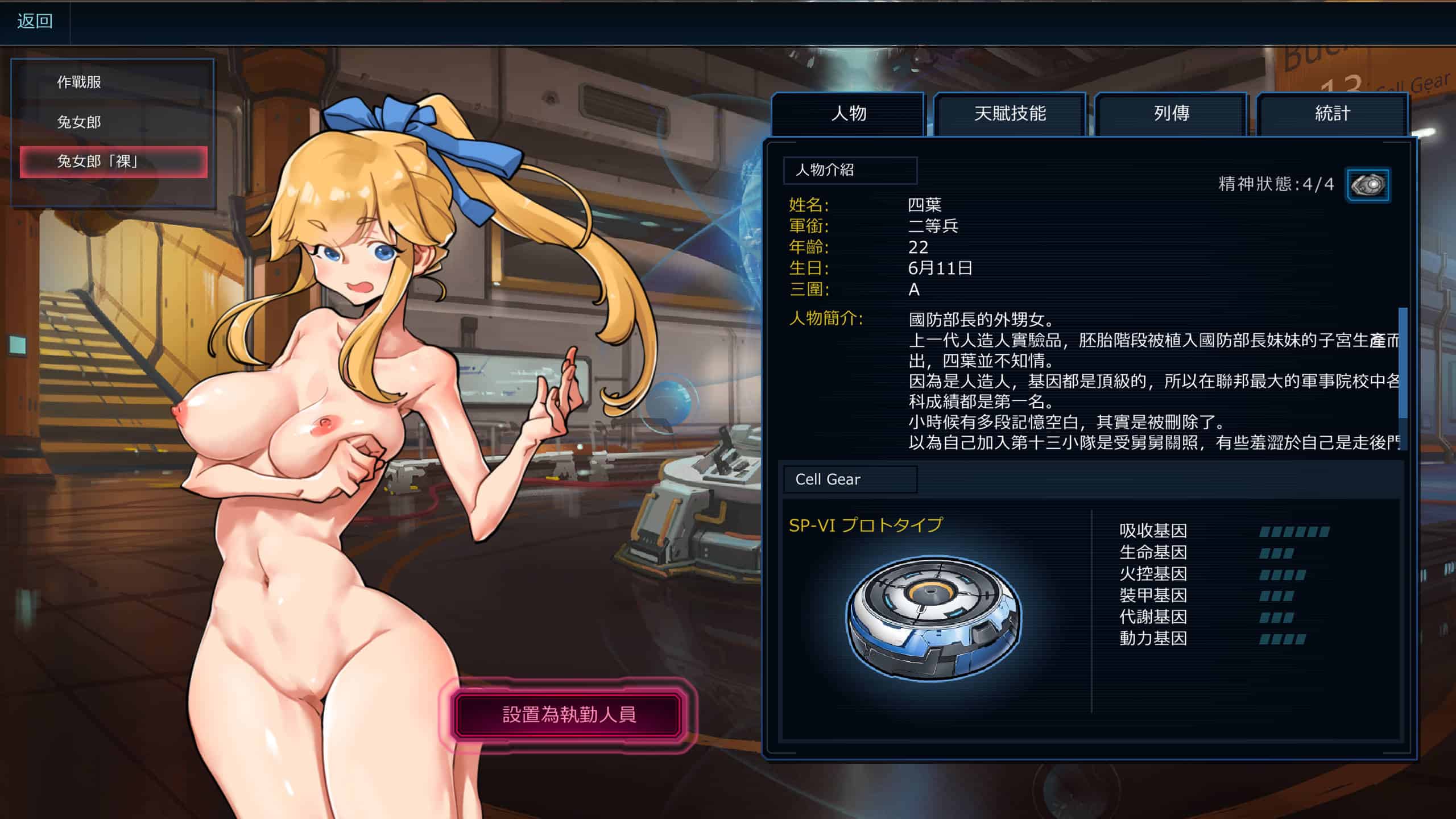Select the SP-VI Cell Gear image

coord(933,618)
